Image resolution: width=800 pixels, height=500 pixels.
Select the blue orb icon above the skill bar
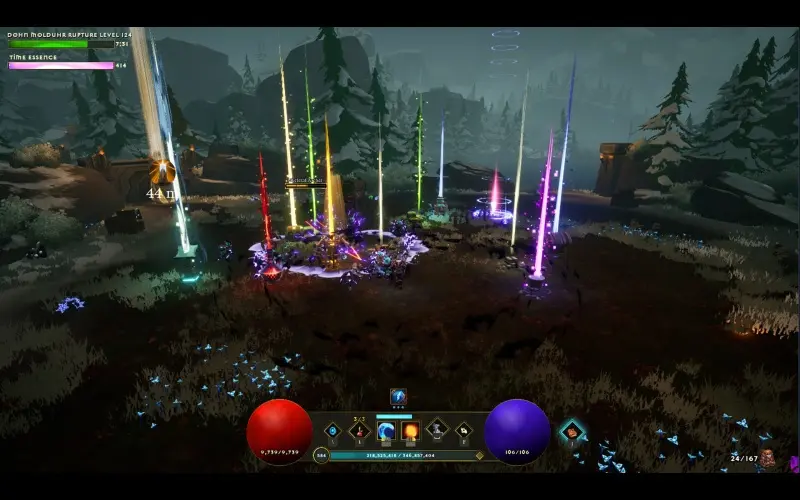pos(398,397)
